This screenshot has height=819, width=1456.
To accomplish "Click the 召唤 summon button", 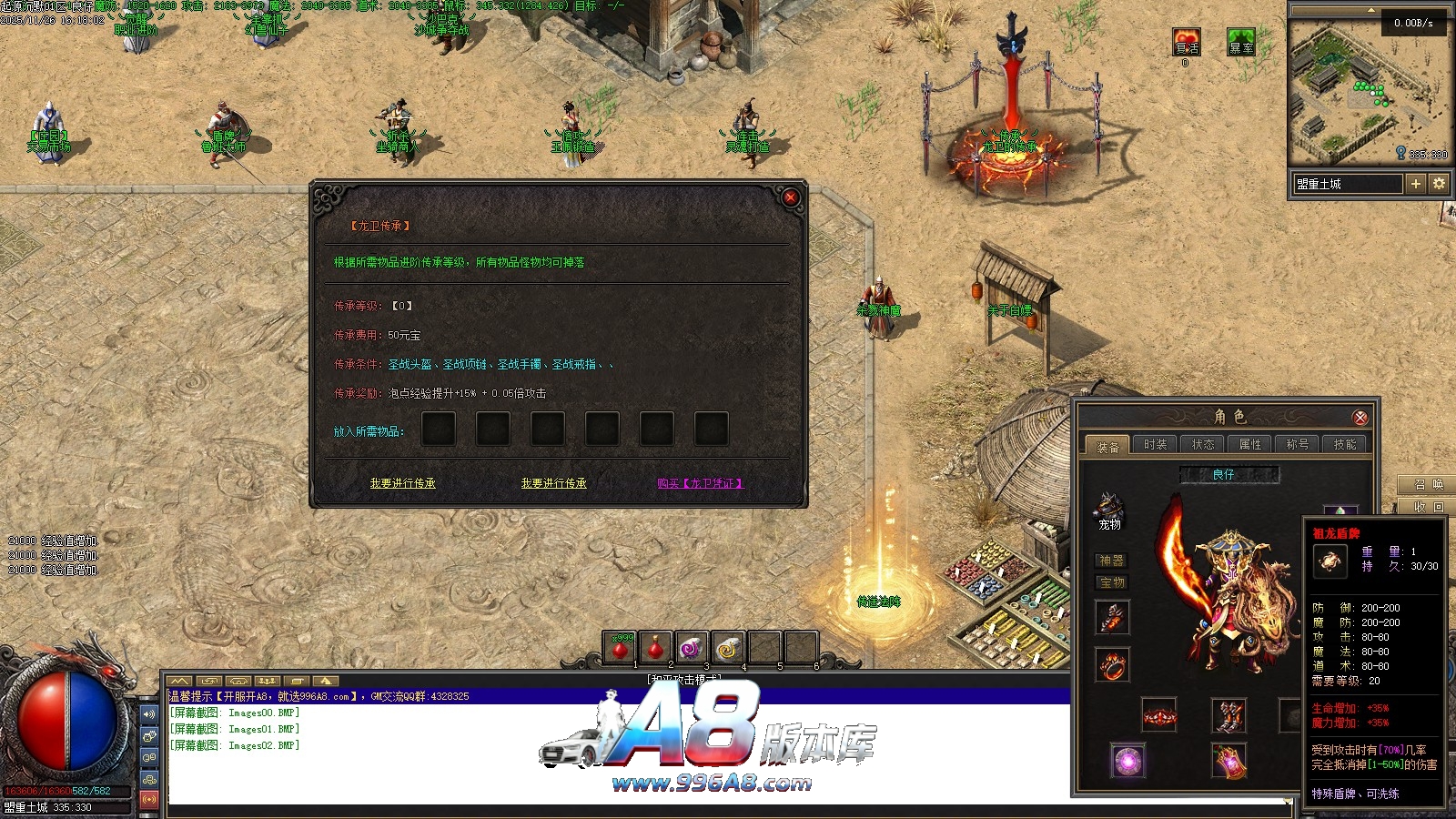I will (1428, 484).
